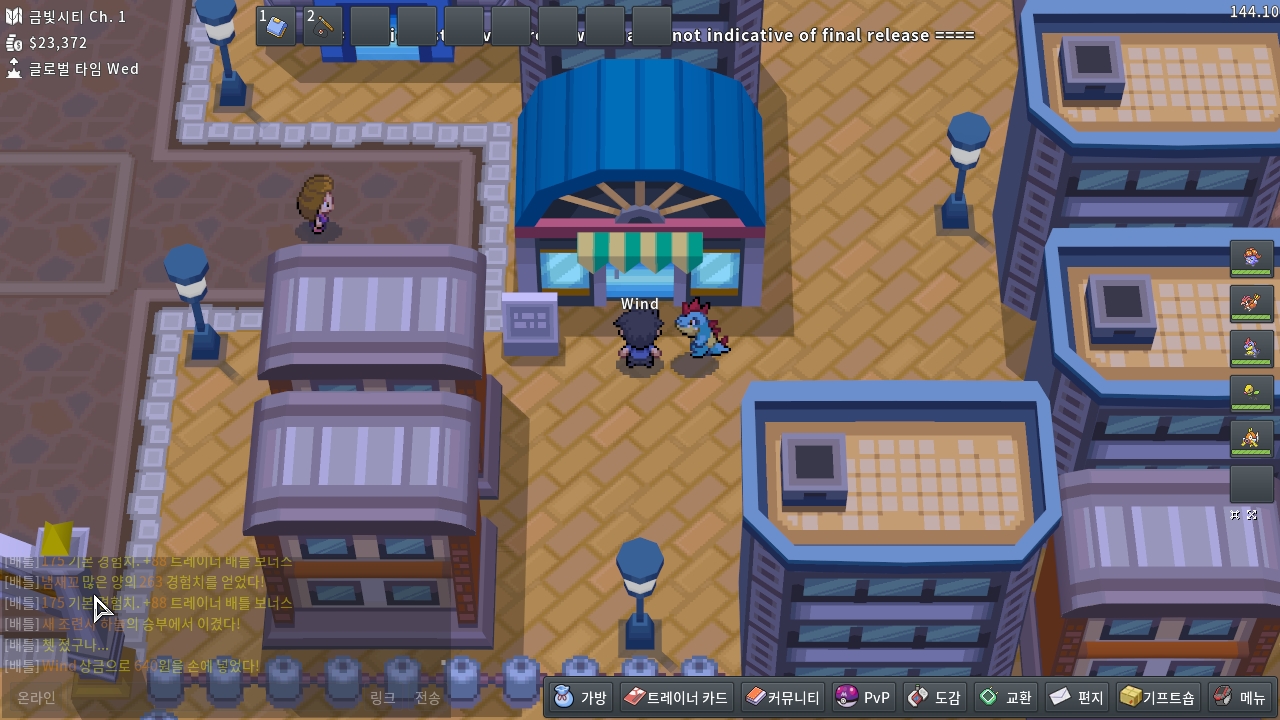This screenshot has height=720, width=1280.
Task: Open the 커뮤니티 community panel
Action: 783,697
